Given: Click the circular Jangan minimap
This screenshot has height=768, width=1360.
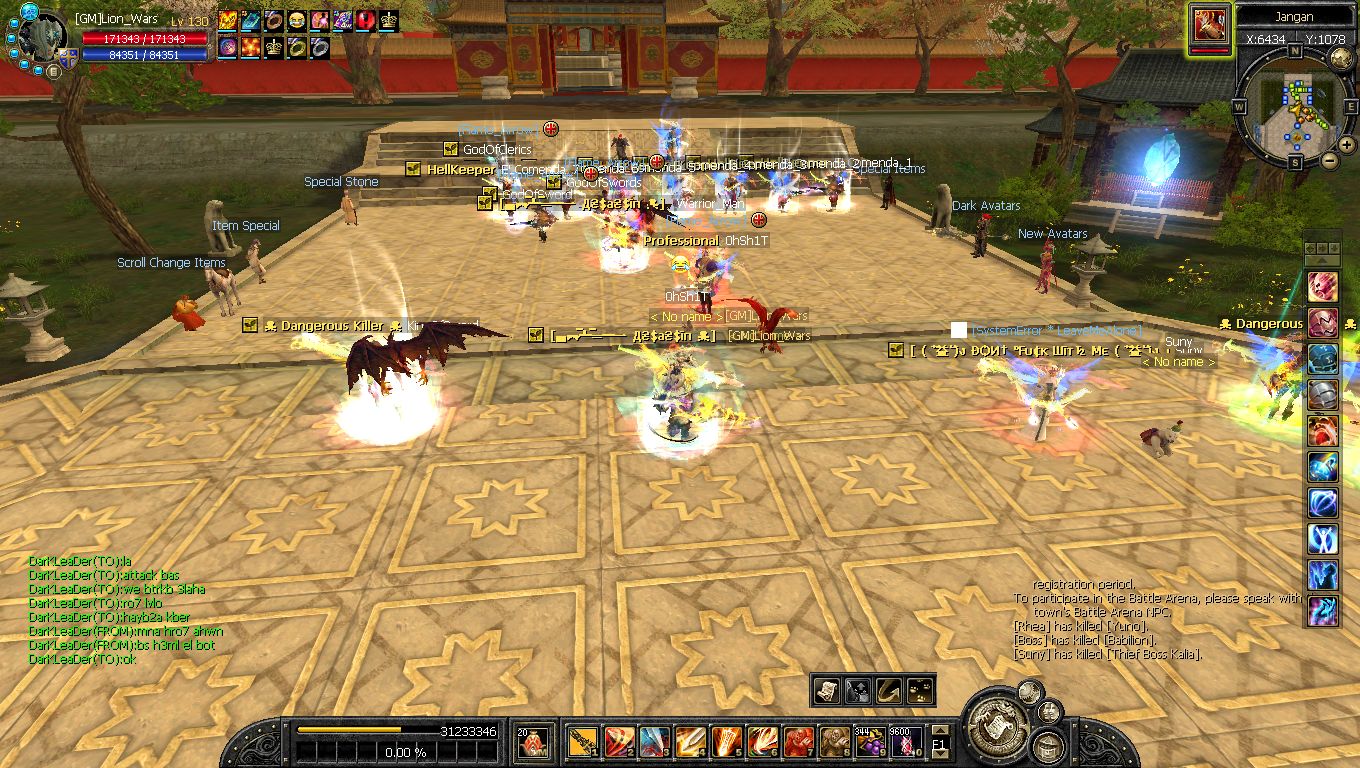Looking at the screenshot, I should [x=1296, y=108].
